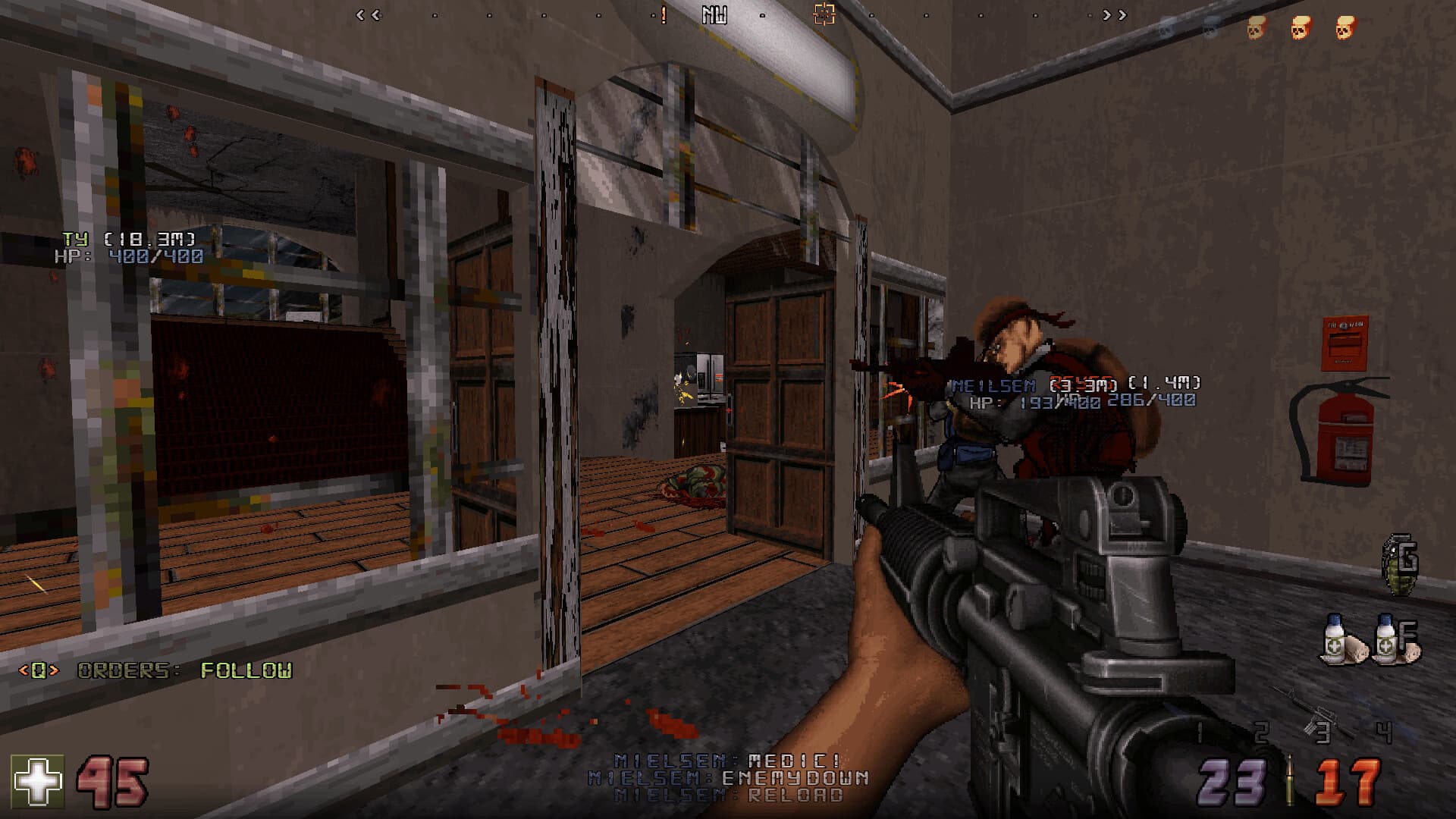The width and height of the screenshot is (1456, 819).
Task: Click the NW heading on the compass strip
Action: pyautogui.click(x=713, y=13)
